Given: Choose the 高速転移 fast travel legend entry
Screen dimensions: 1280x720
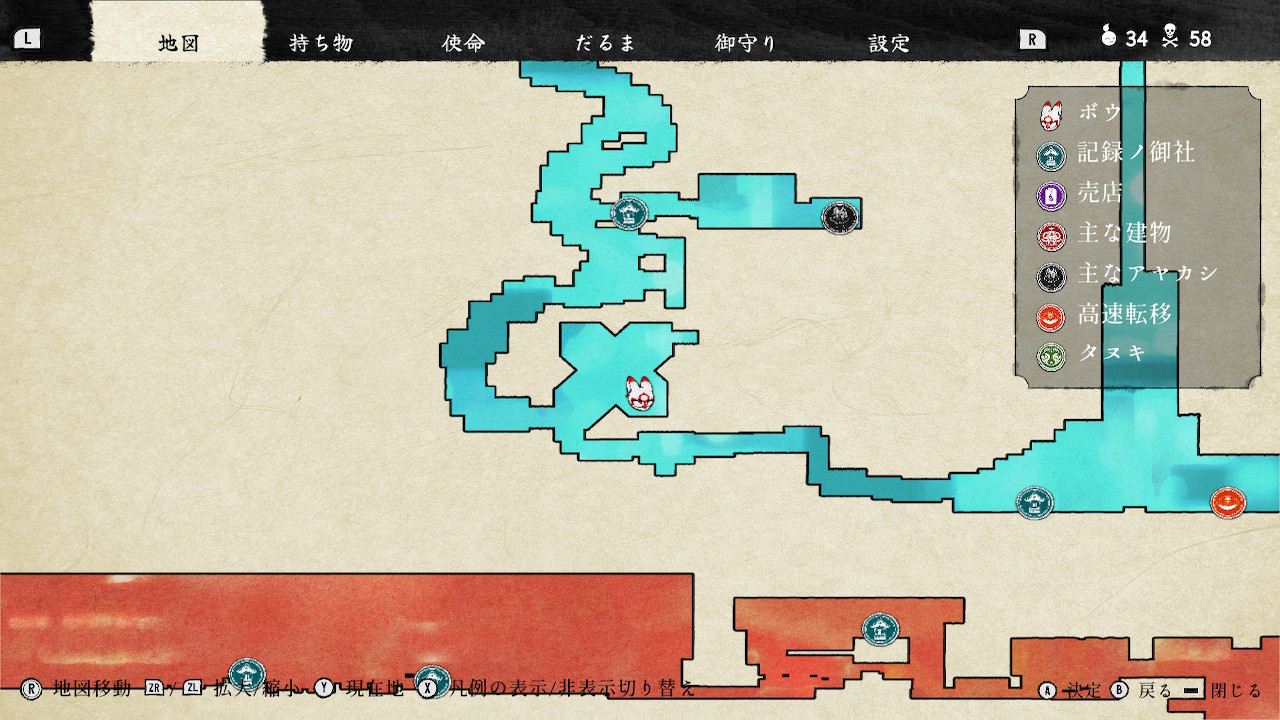Looking at the screenshot, I should pyautogui.click(x=1124, y=315).
